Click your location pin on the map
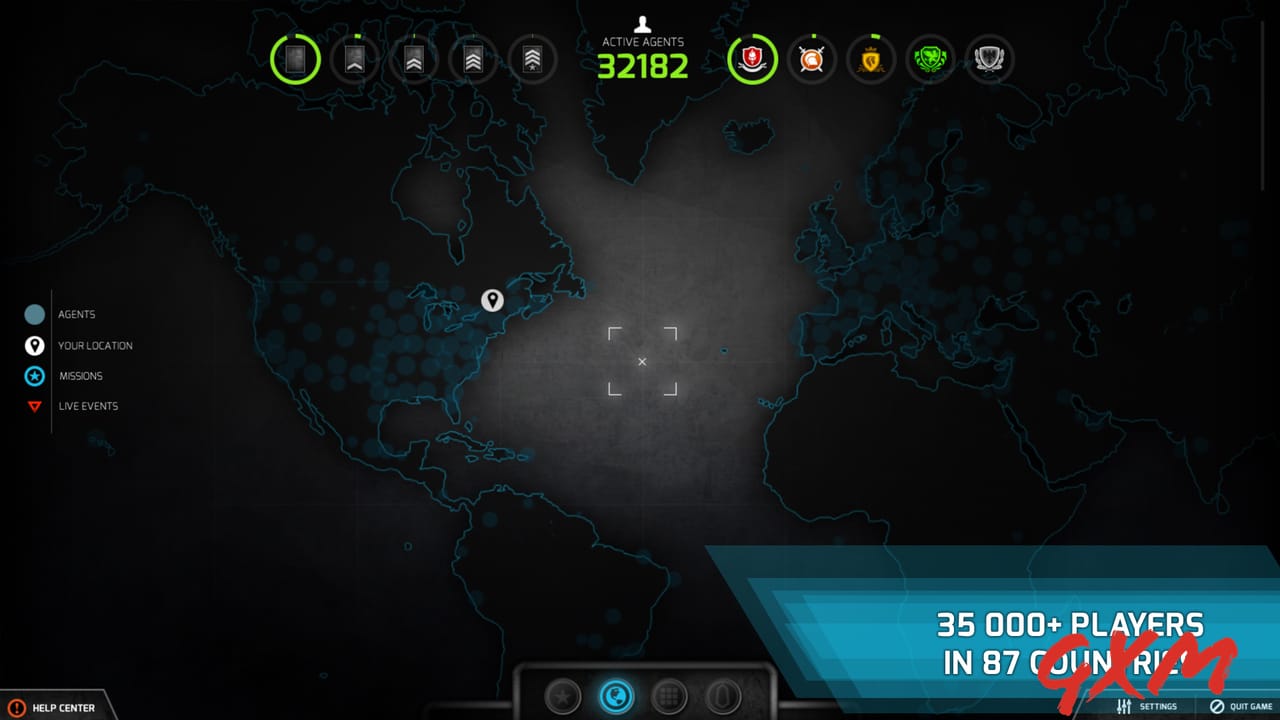Image resolution: width=1280 pixels, height=720 pixels. [492, 300]
